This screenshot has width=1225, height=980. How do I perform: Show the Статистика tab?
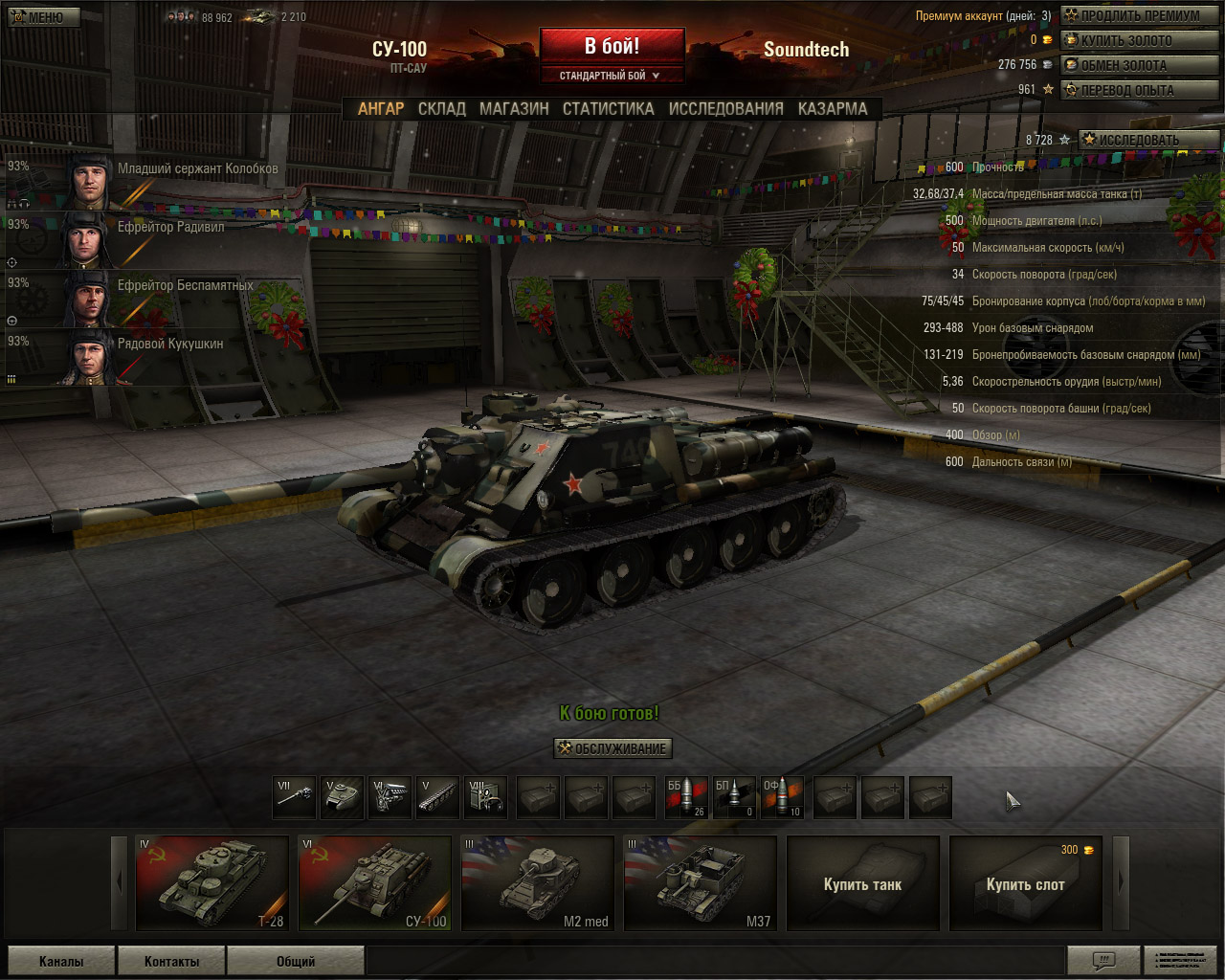click(608, 109)
